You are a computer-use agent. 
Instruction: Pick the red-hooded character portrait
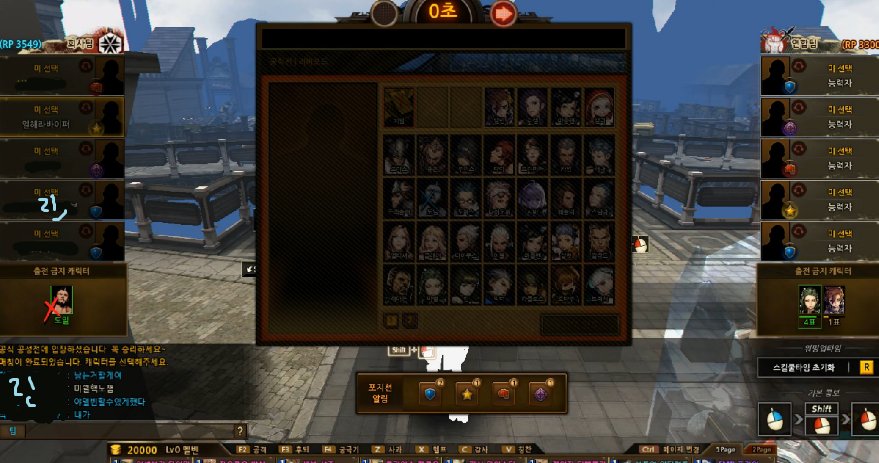coord(601,106)
